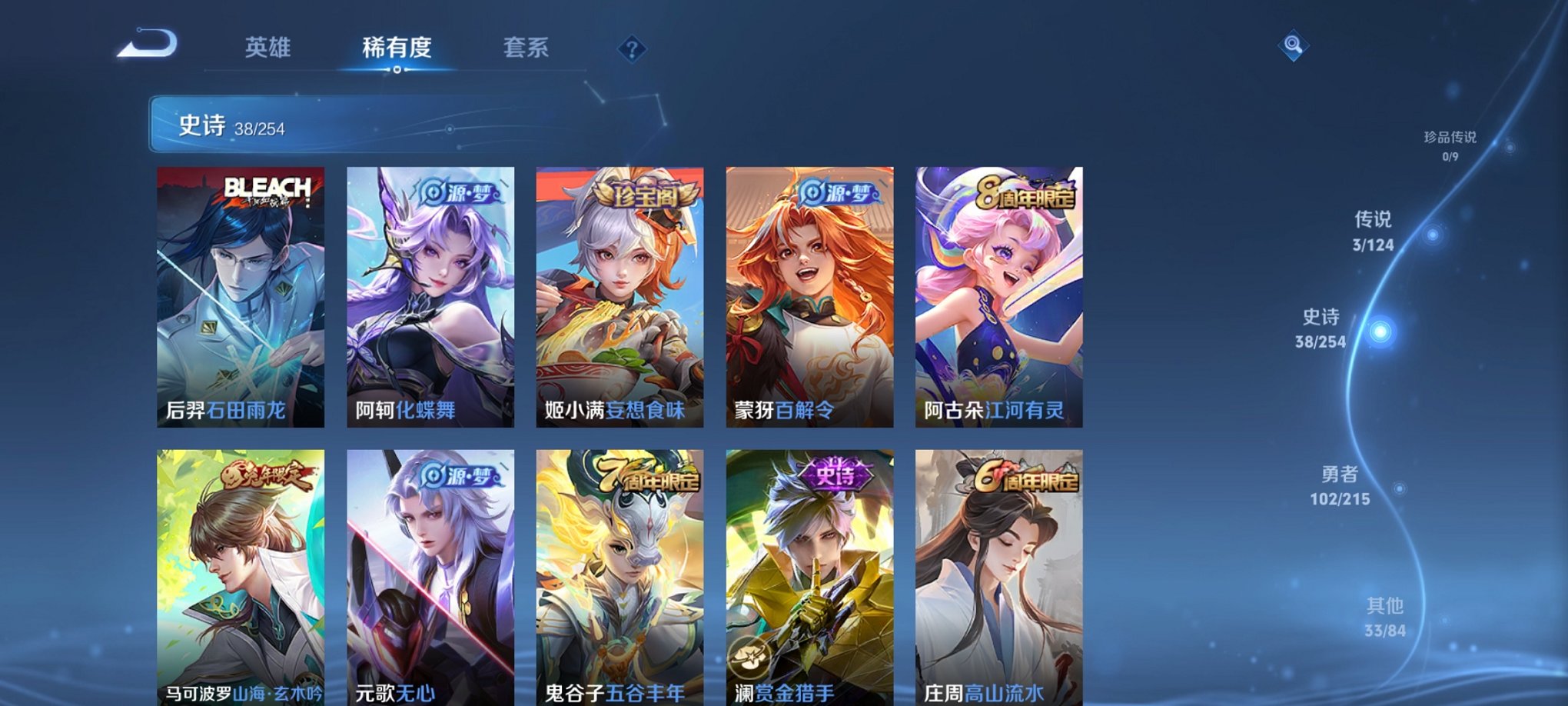
Task: Switch to the 英雄 tab
Action: (268, 48)
